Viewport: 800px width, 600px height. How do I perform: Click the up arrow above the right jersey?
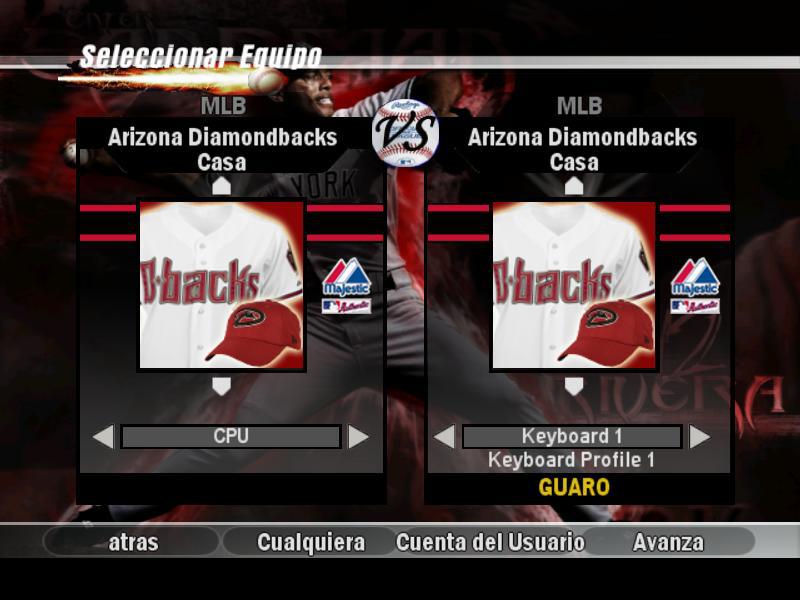point(574,186)
